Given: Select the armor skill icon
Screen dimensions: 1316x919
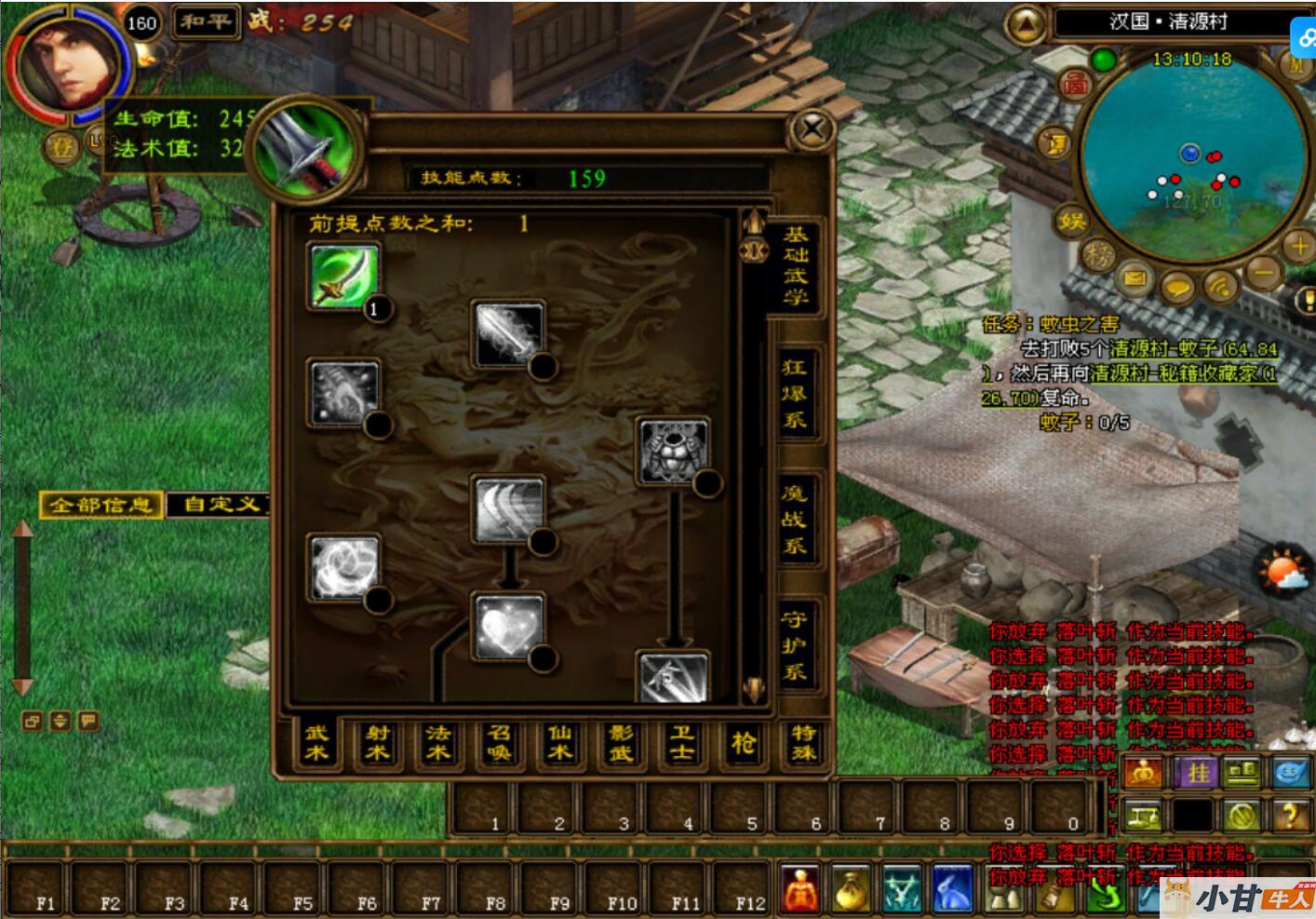Looking at the screenshot, I should (x=672, y=451).
